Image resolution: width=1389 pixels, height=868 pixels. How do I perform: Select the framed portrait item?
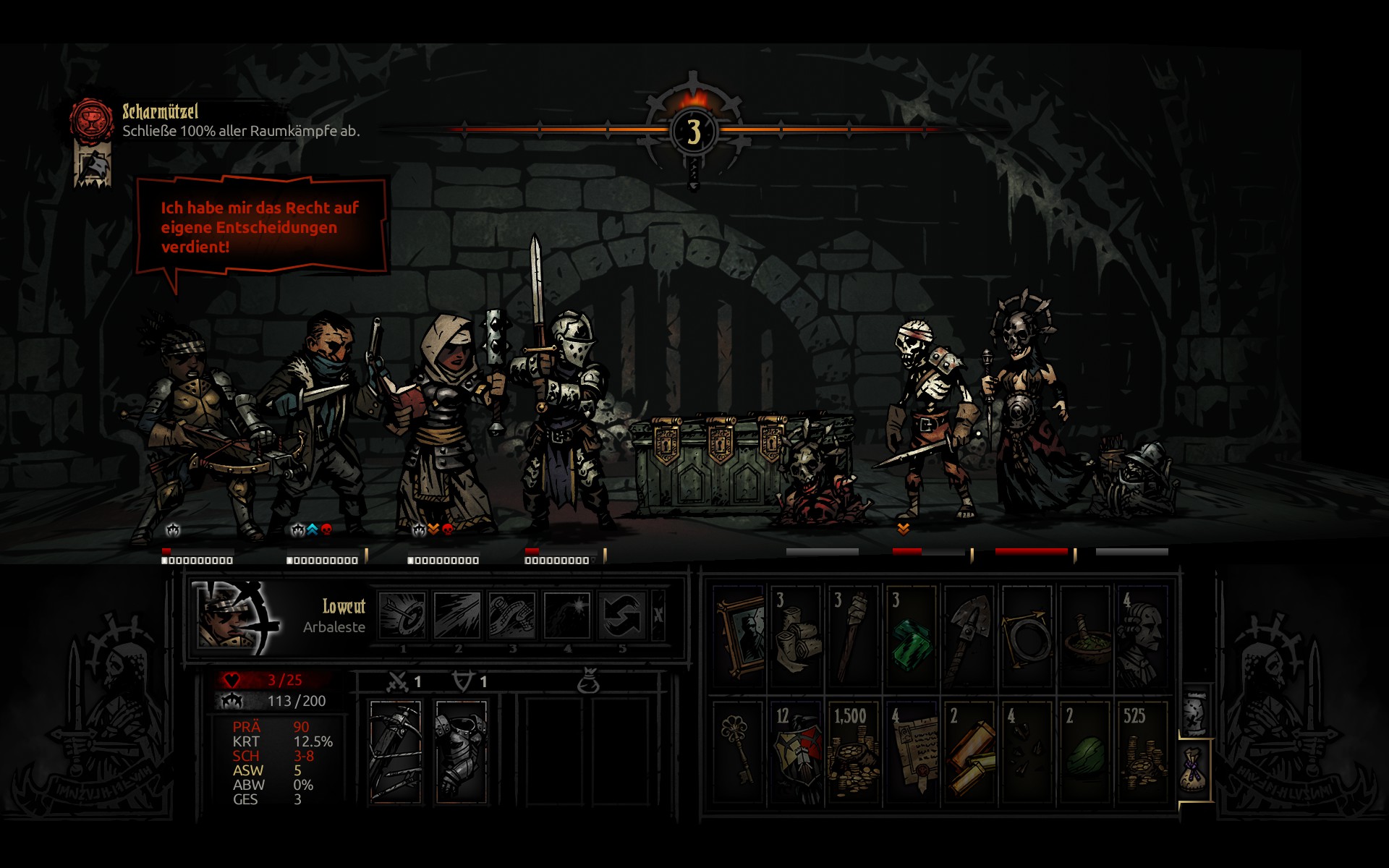click(739, 637)
